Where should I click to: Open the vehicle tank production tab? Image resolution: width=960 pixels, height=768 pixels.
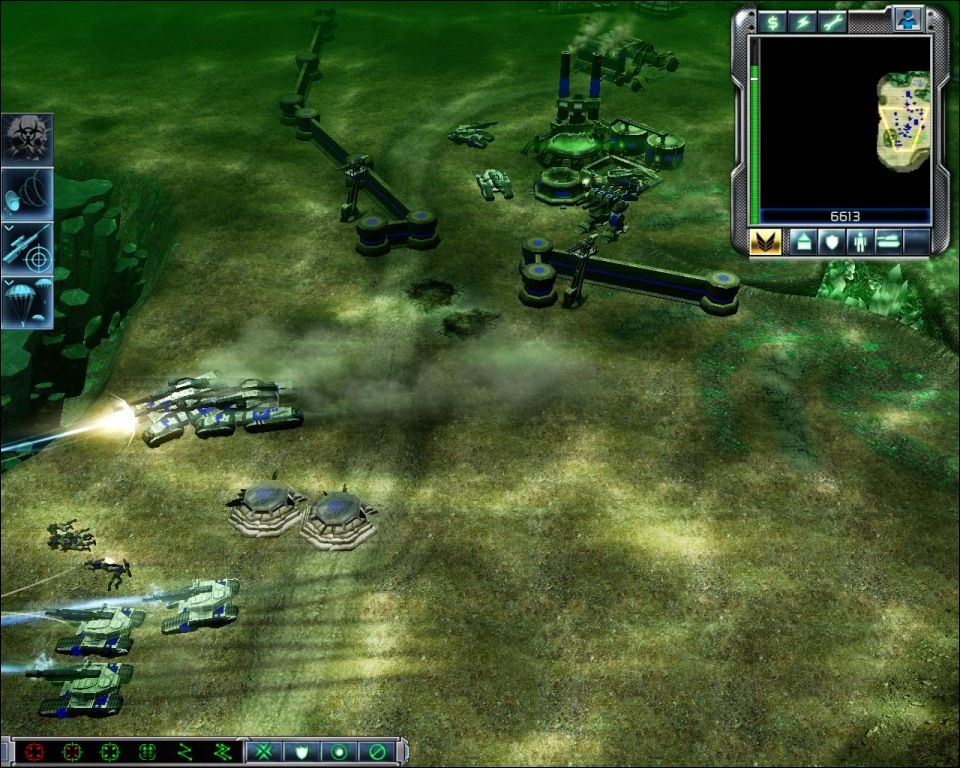pyautogui.click(x=888, y=242)
